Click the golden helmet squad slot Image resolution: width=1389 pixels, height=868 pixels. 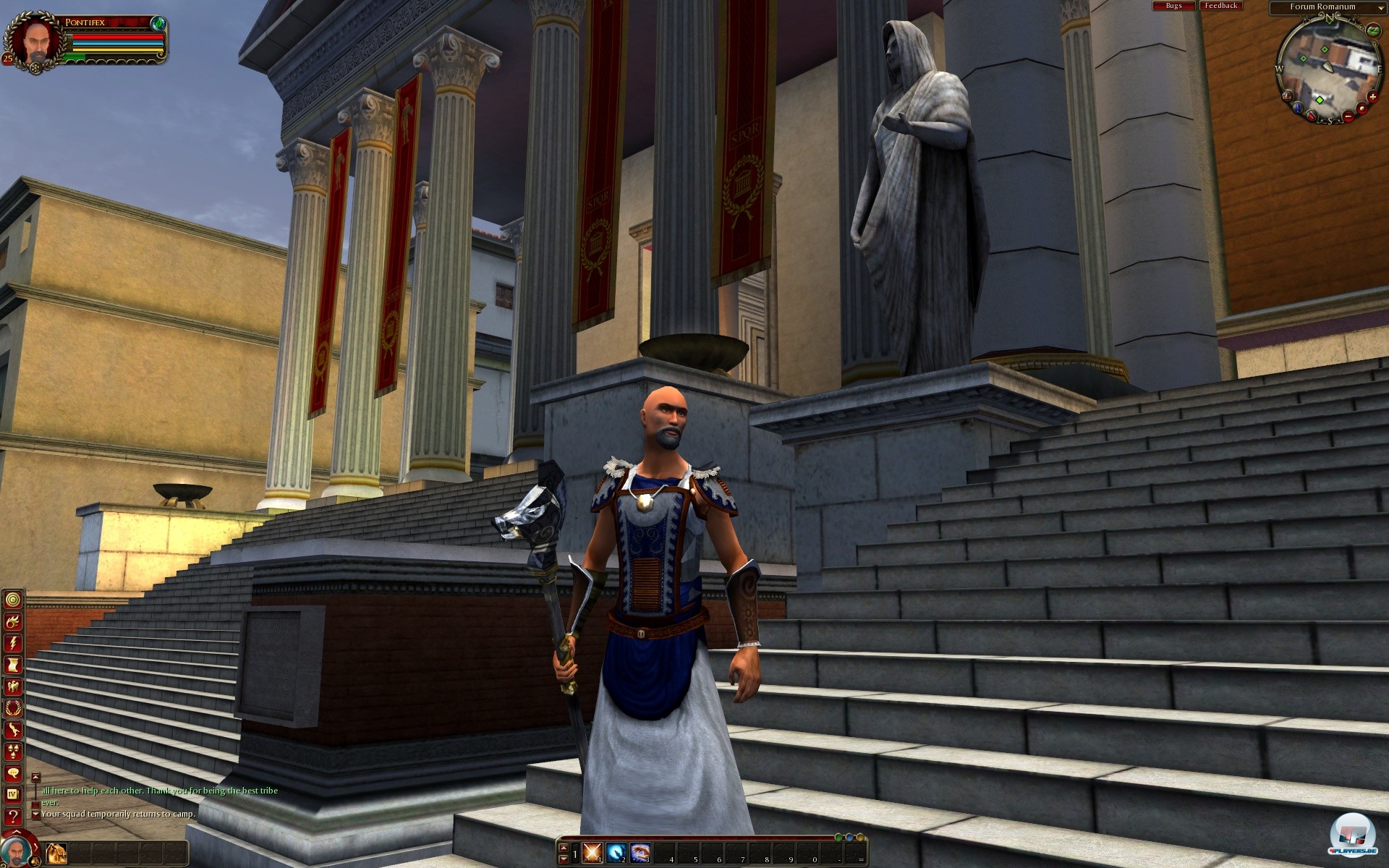(x=56, y=852)
